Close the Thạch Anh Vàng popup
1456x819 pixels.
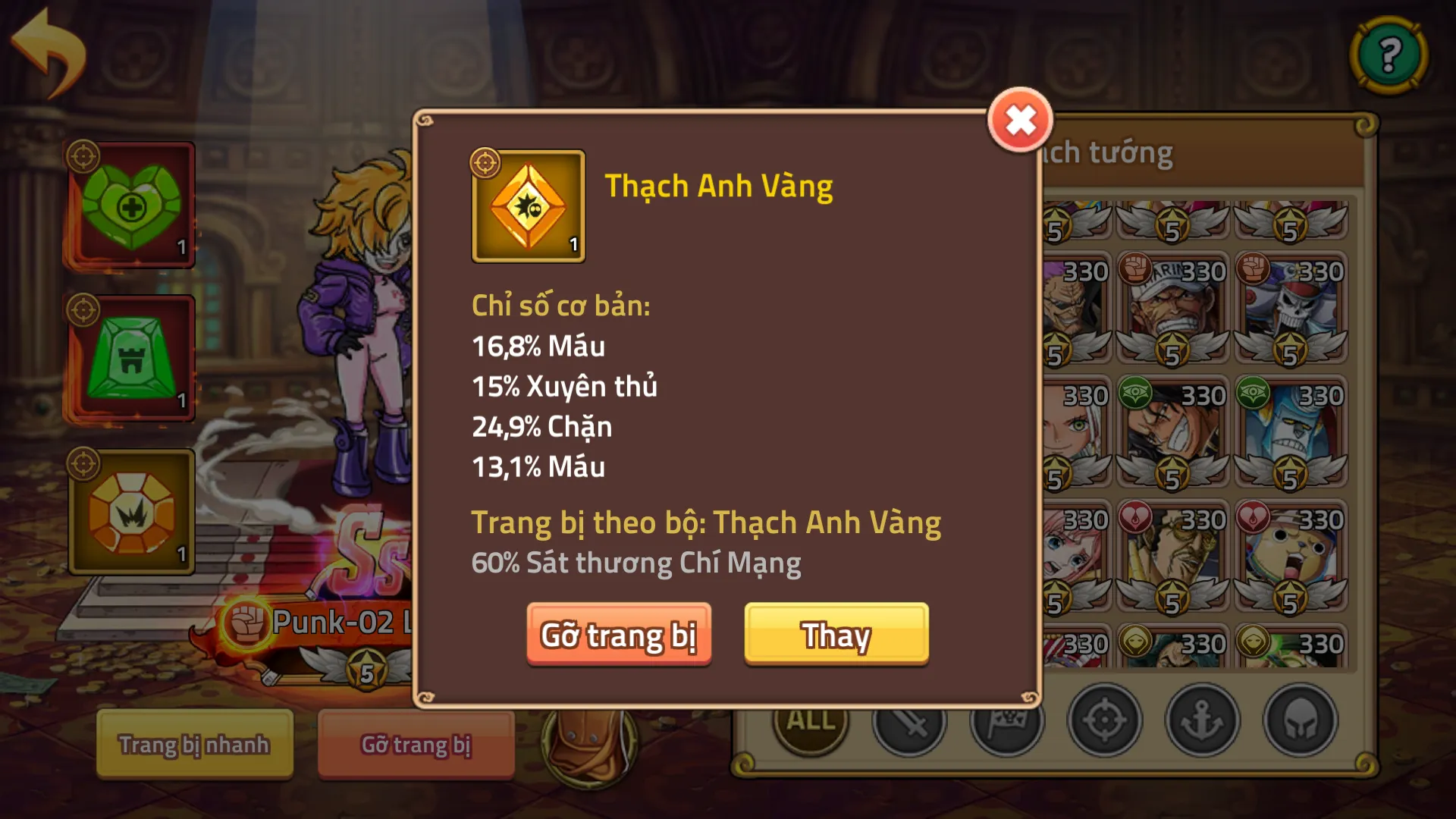pos(1020,118)
